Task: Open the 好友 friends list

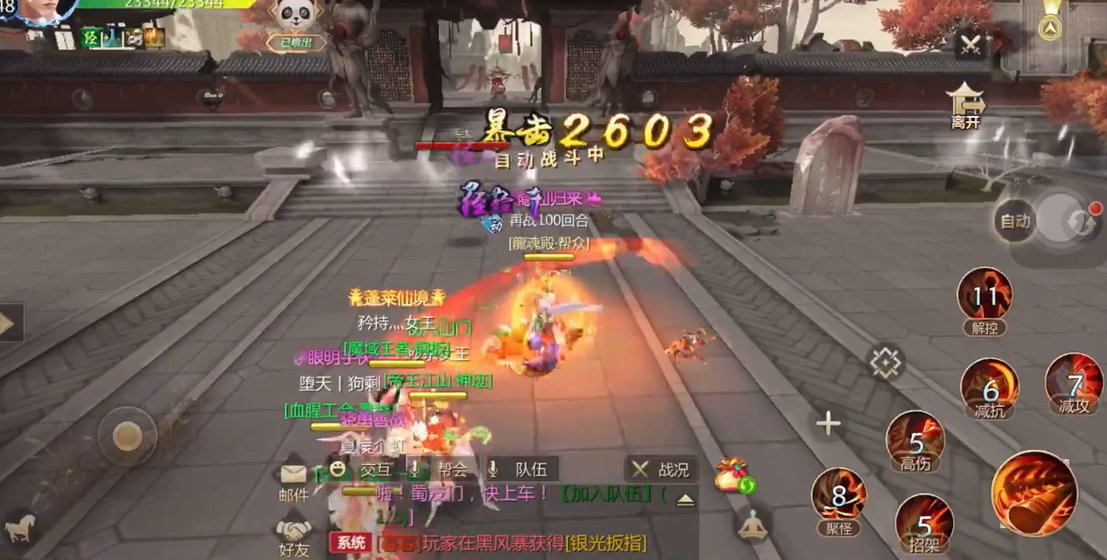Action: point(294,535)
